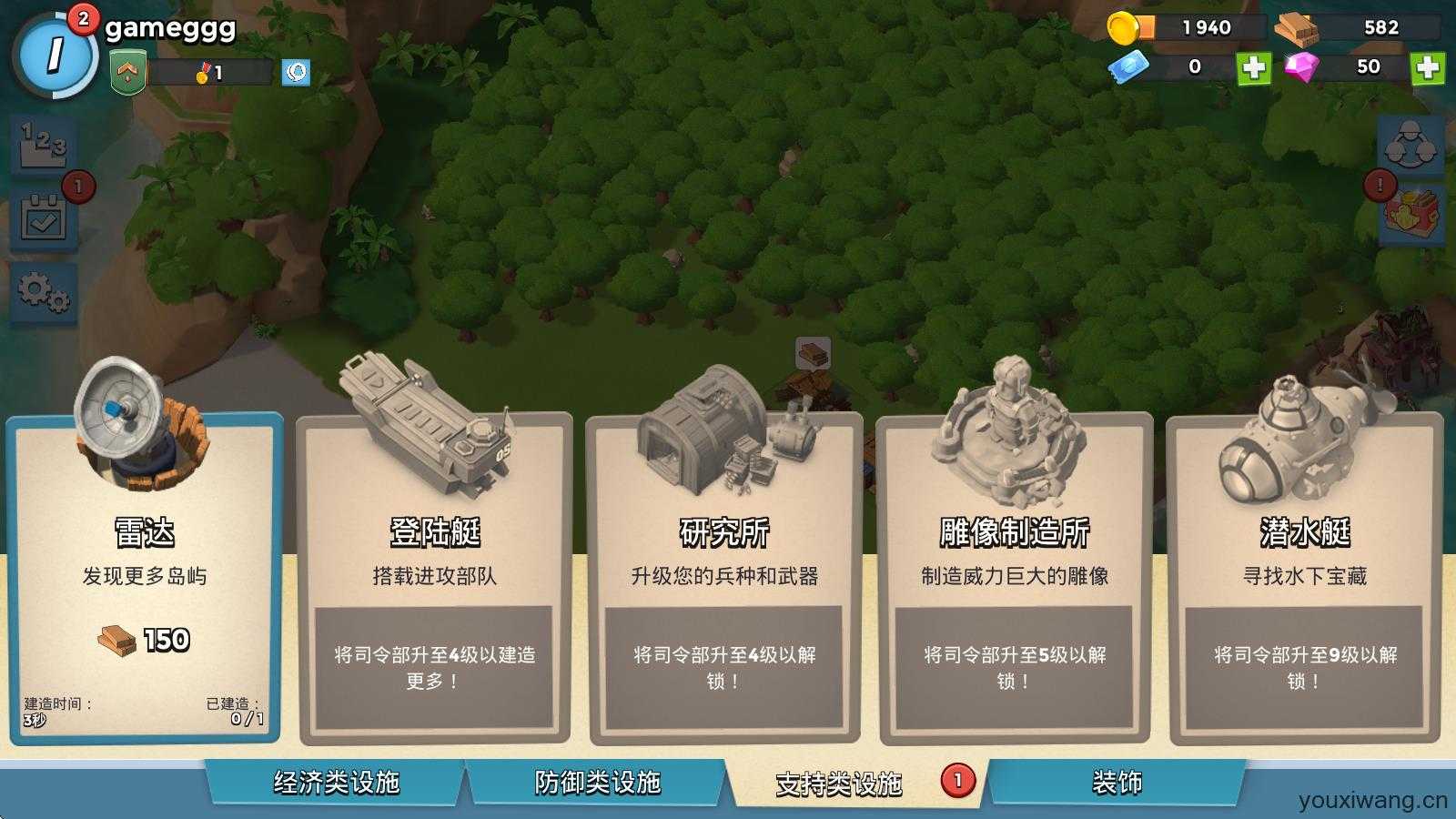The width and height of the screenshot is (1456, 819).
Task: Click the blue ticket icon showing 0
Action: coord(1127,66)
